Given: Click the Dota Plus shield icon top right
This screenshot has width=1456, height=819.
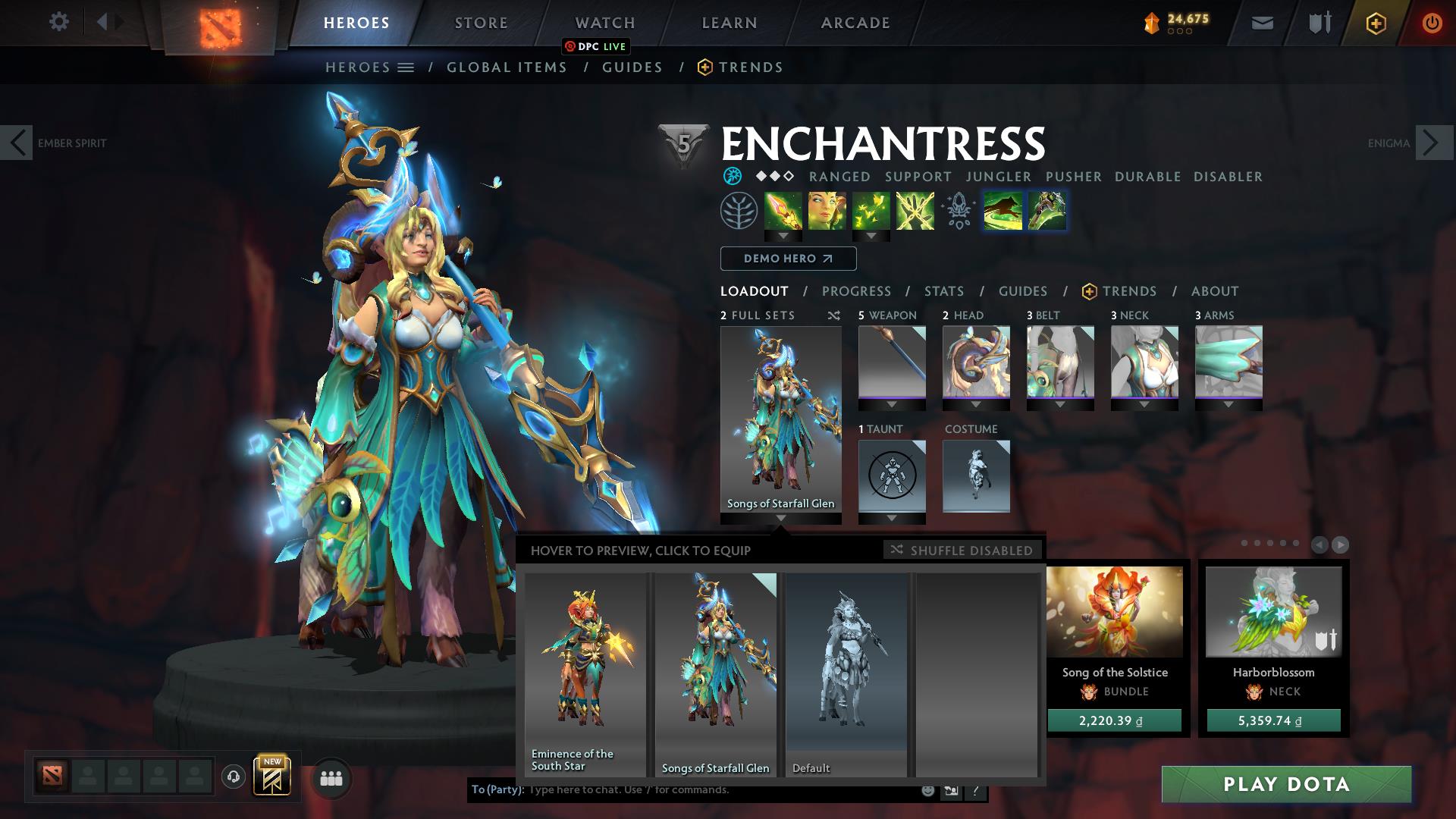Looking at the screenshot, I should (1376, 23).
